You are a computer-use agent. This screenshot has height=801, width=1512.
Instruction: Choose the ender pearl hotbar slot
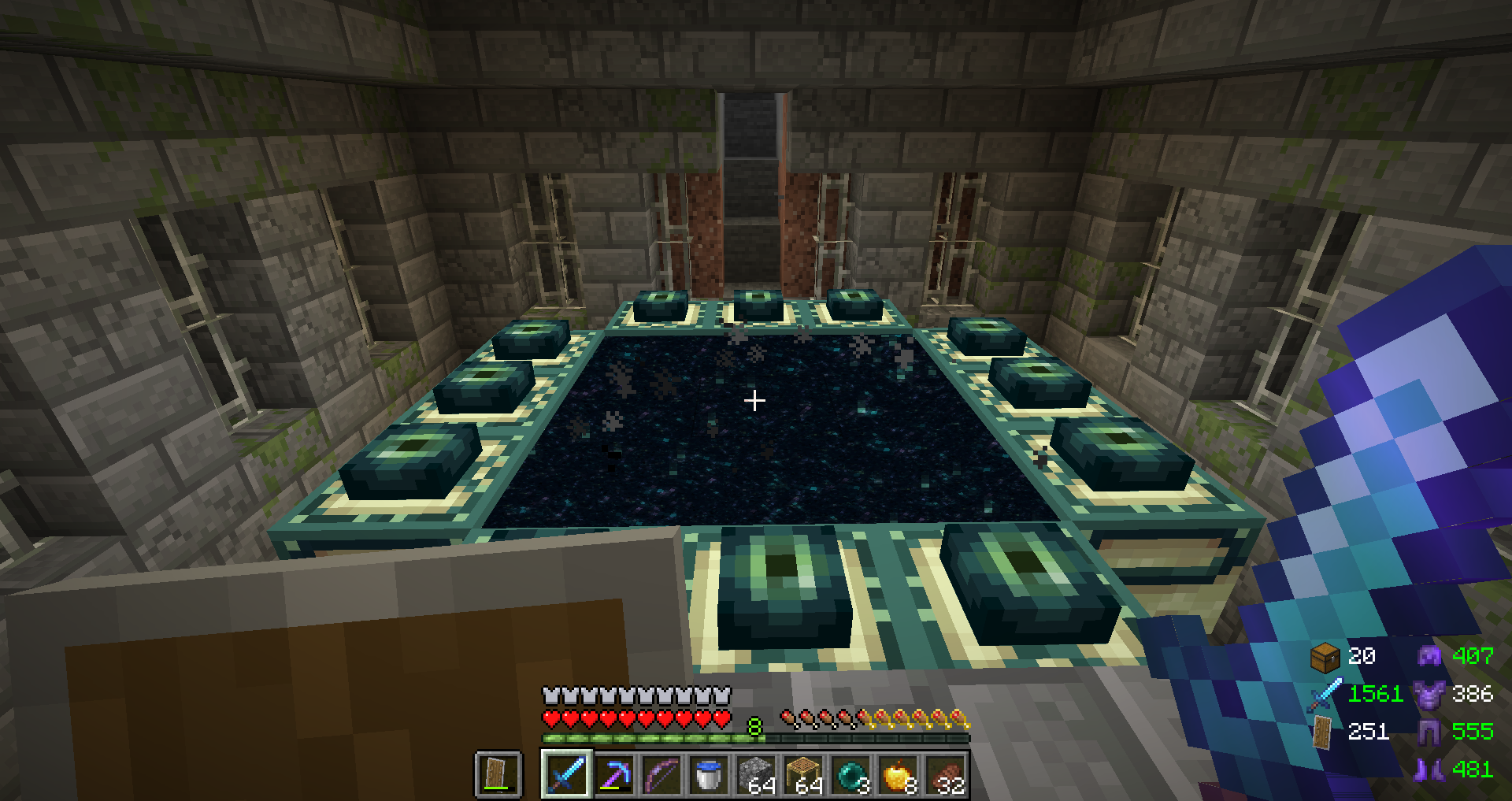pyautogui.click(x=851, y=774)
